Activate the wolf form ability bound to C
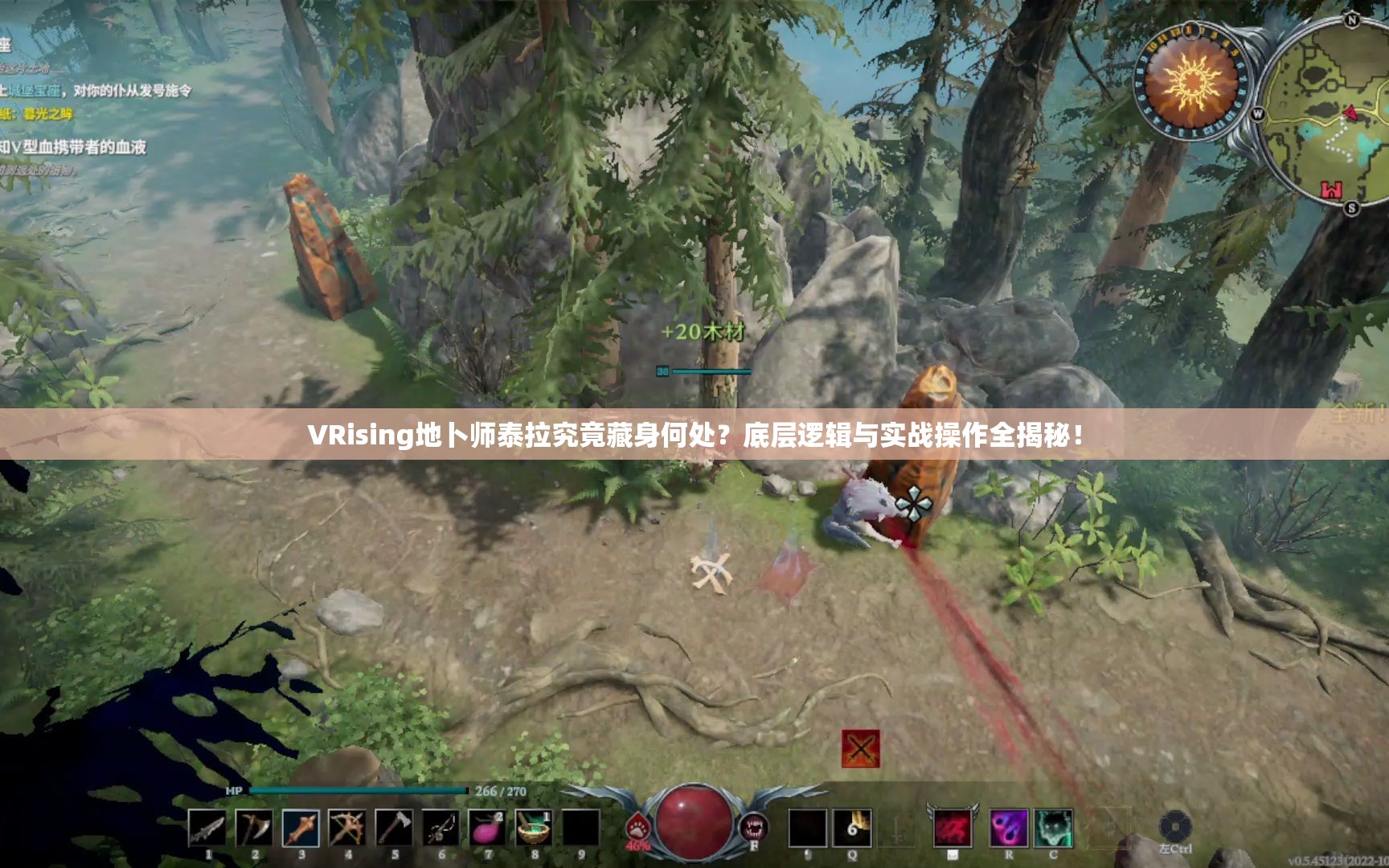The height and width of the screenshot is (868, 1389). click(1054, 828)
